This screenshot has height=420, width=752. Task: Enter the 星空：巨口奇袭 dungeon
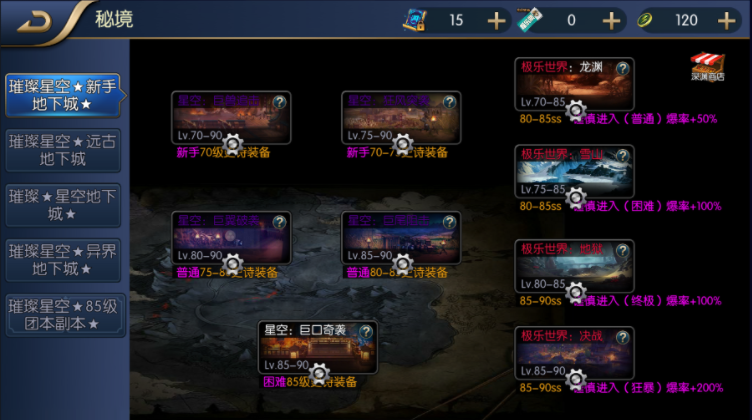[x=318, y=351]
